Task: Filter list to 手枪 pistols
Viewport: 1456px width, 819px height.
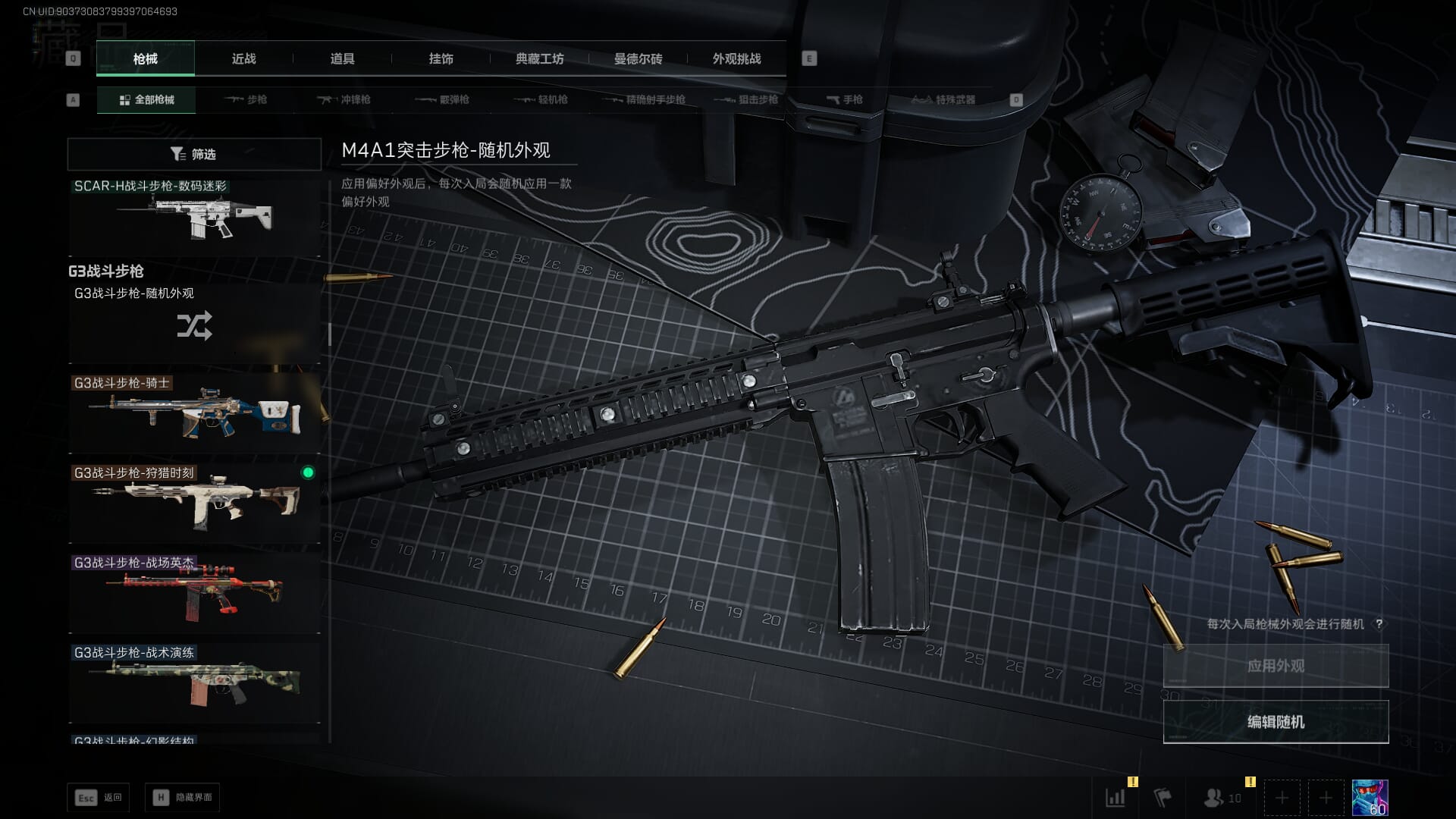Action: coord(844,99)
